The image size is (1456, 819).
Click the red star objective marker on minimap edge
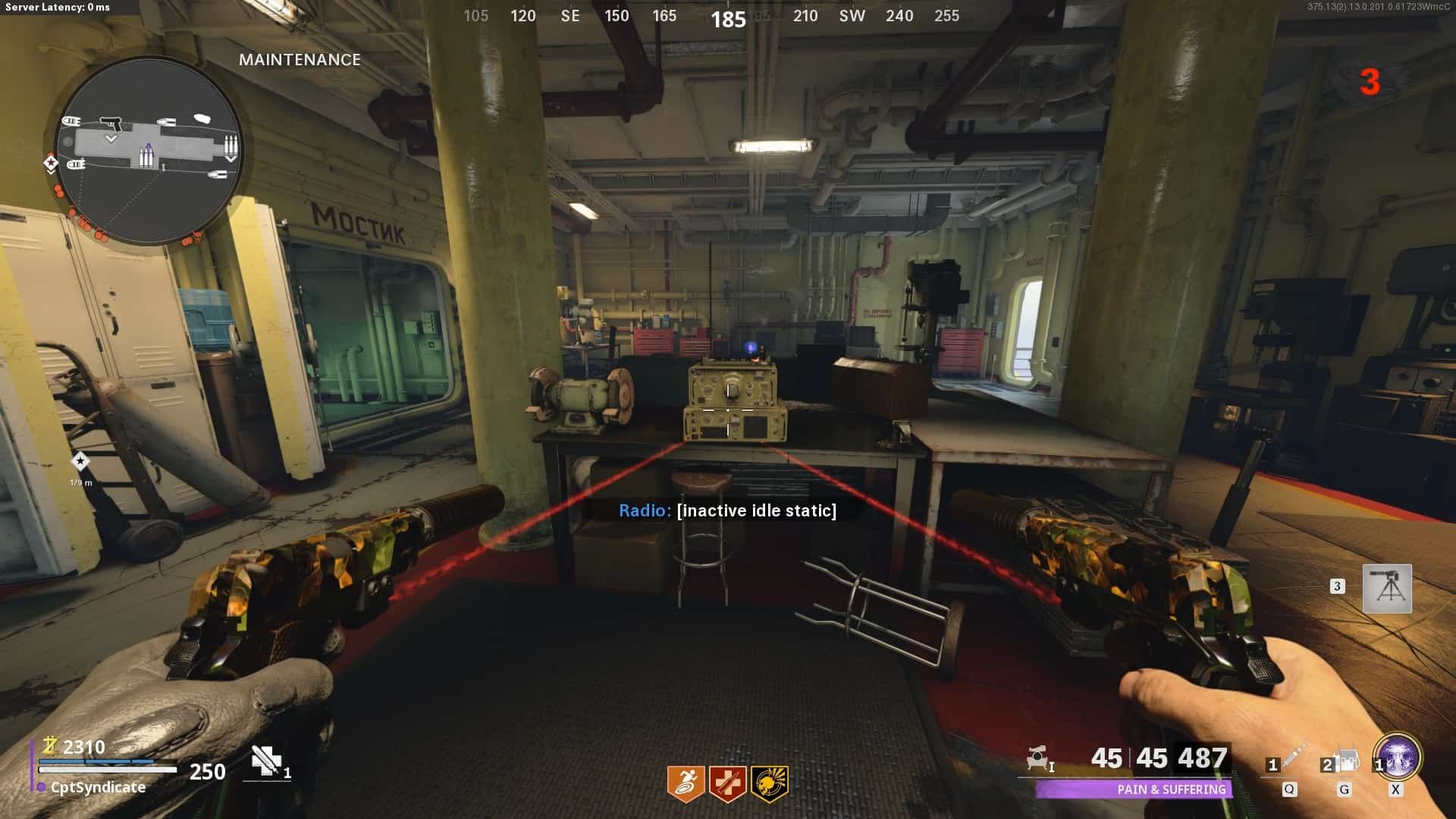point(51,162)
